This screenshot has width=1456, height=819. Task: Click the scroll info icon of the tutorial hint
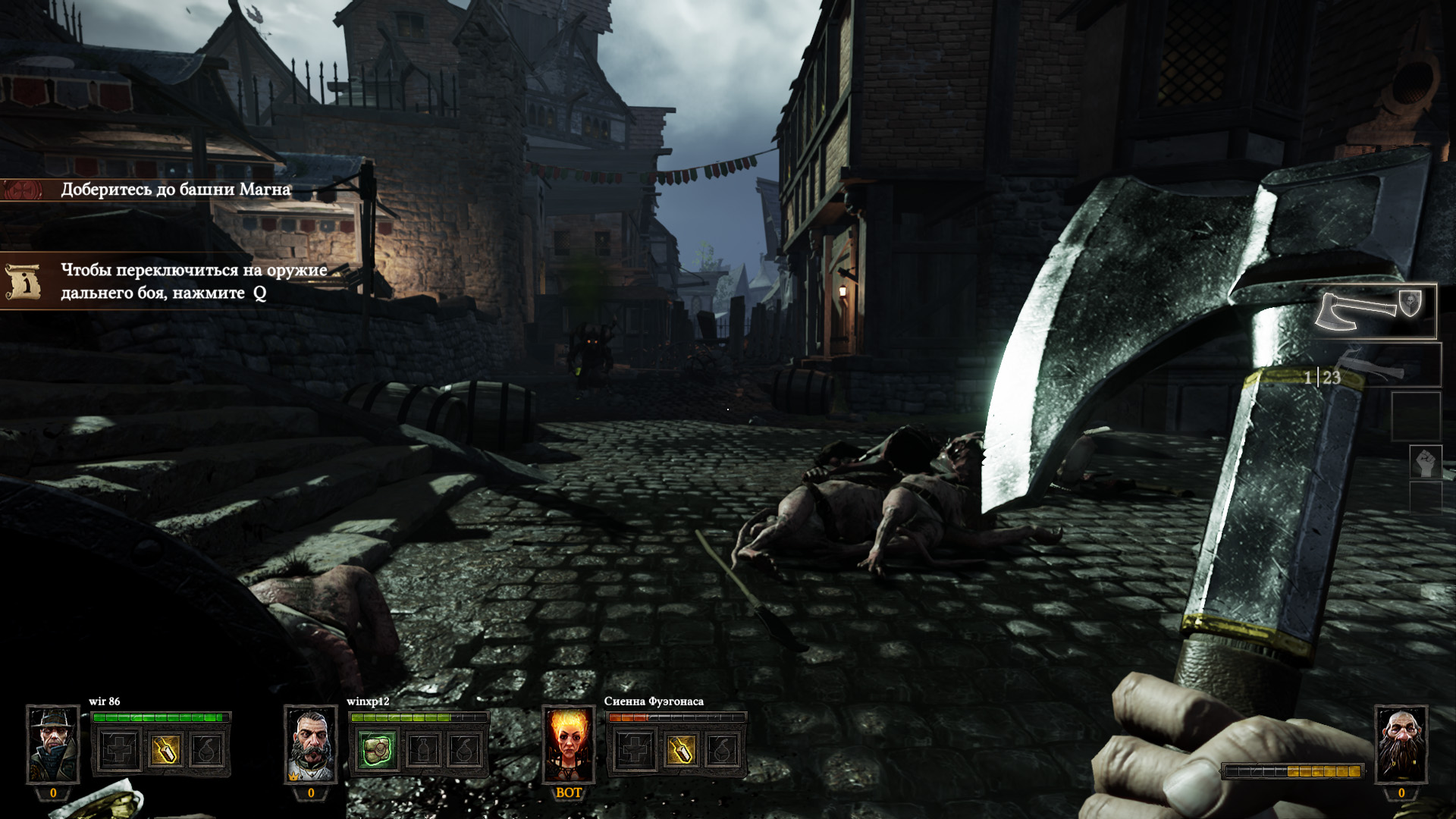coord(23,281)
